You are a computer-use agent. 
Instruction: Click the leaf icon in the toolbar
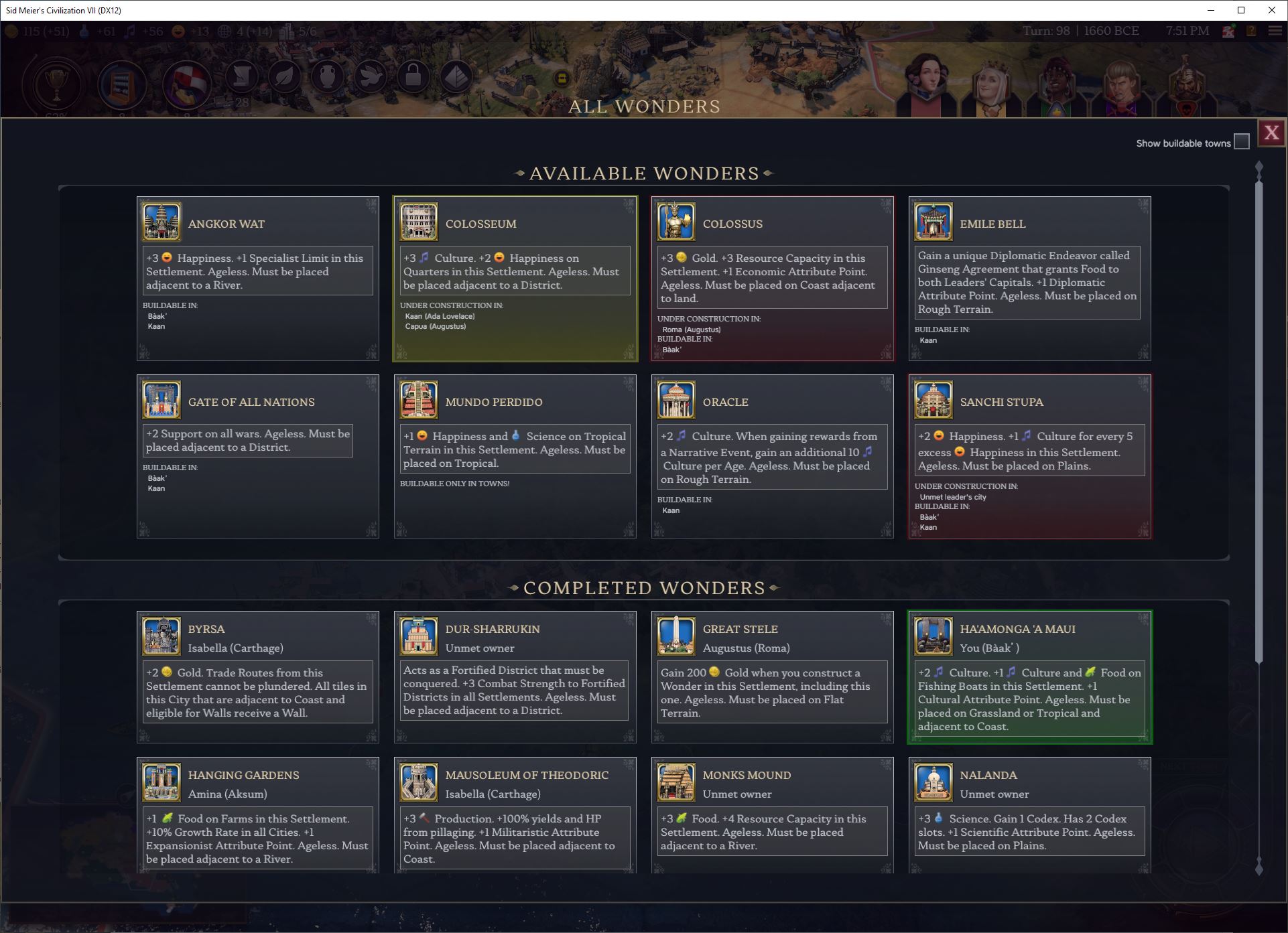tap(284, 77)
